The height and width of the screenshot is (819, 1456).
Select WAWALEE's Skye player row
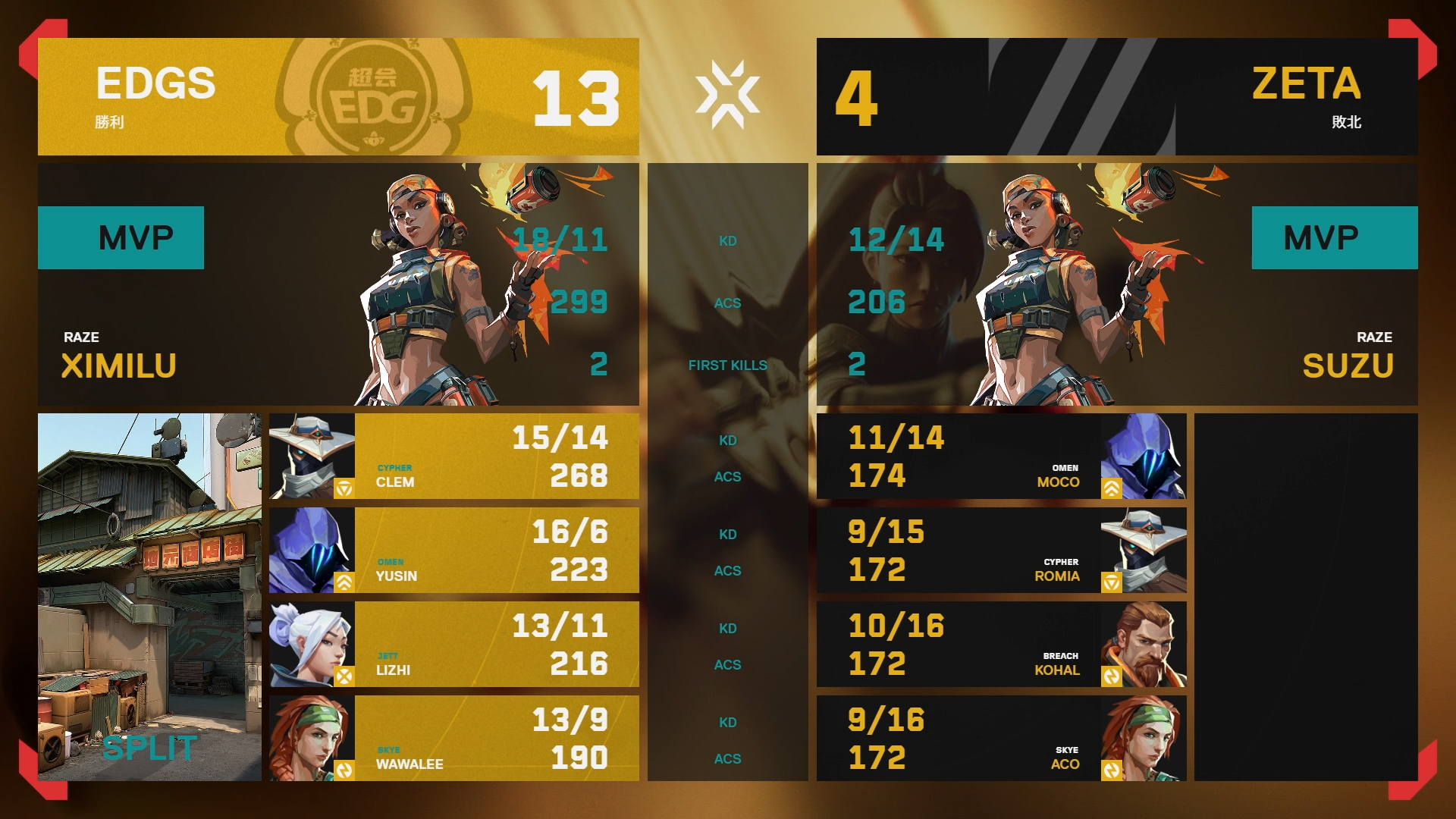point(453,739)
